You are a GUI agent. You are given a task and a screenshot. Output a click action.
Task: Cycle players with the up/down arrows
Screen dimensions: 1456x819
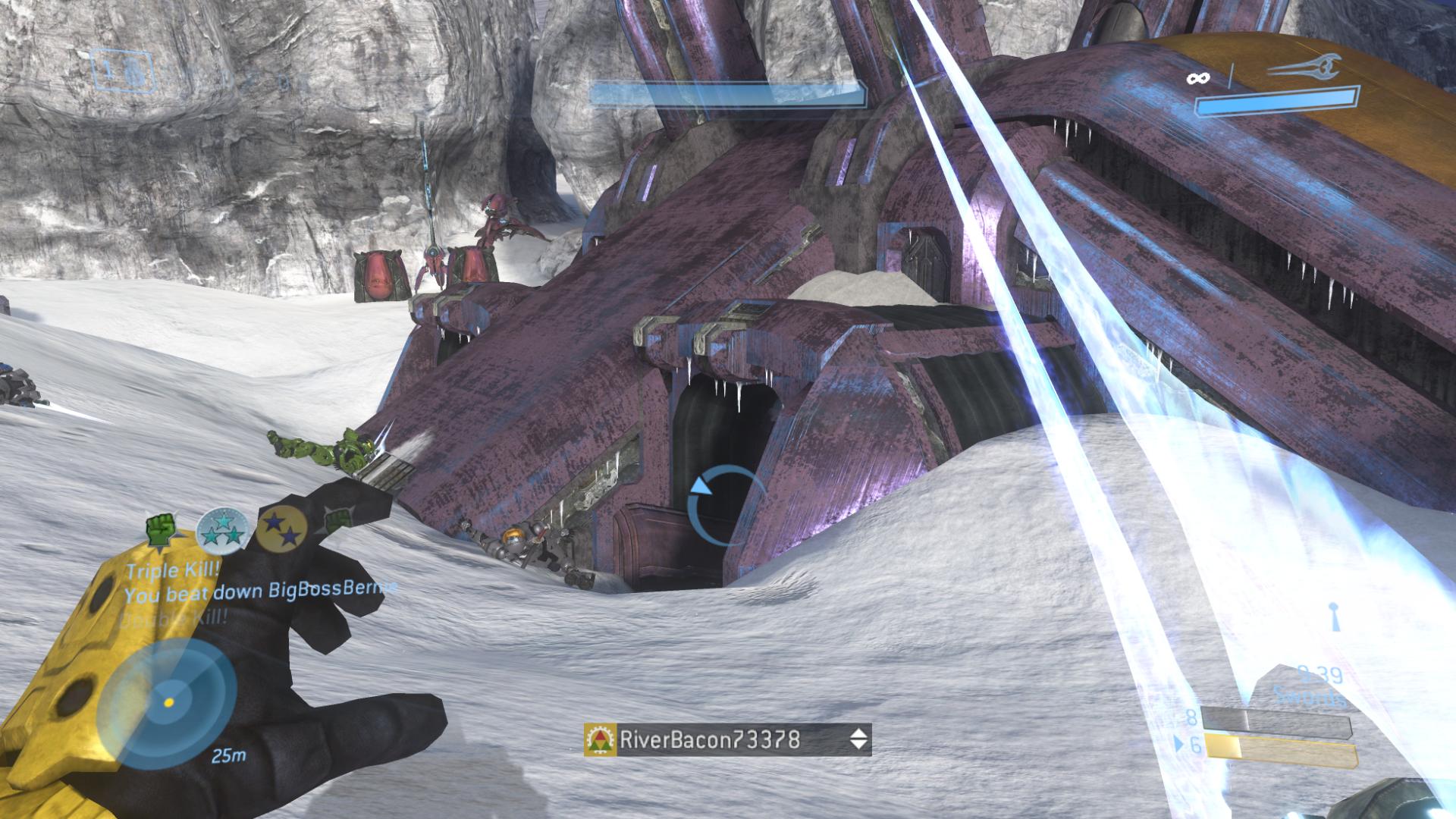click(858, 739)
